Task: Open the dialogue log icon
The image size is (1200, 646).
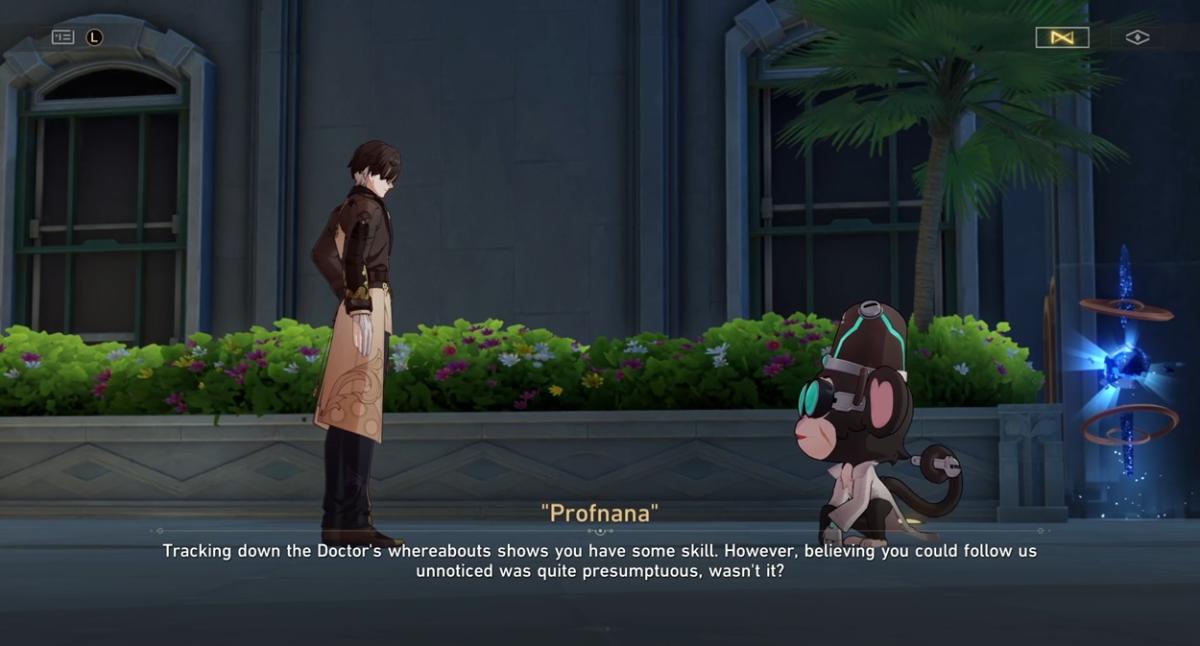Action: click(63, 37)
